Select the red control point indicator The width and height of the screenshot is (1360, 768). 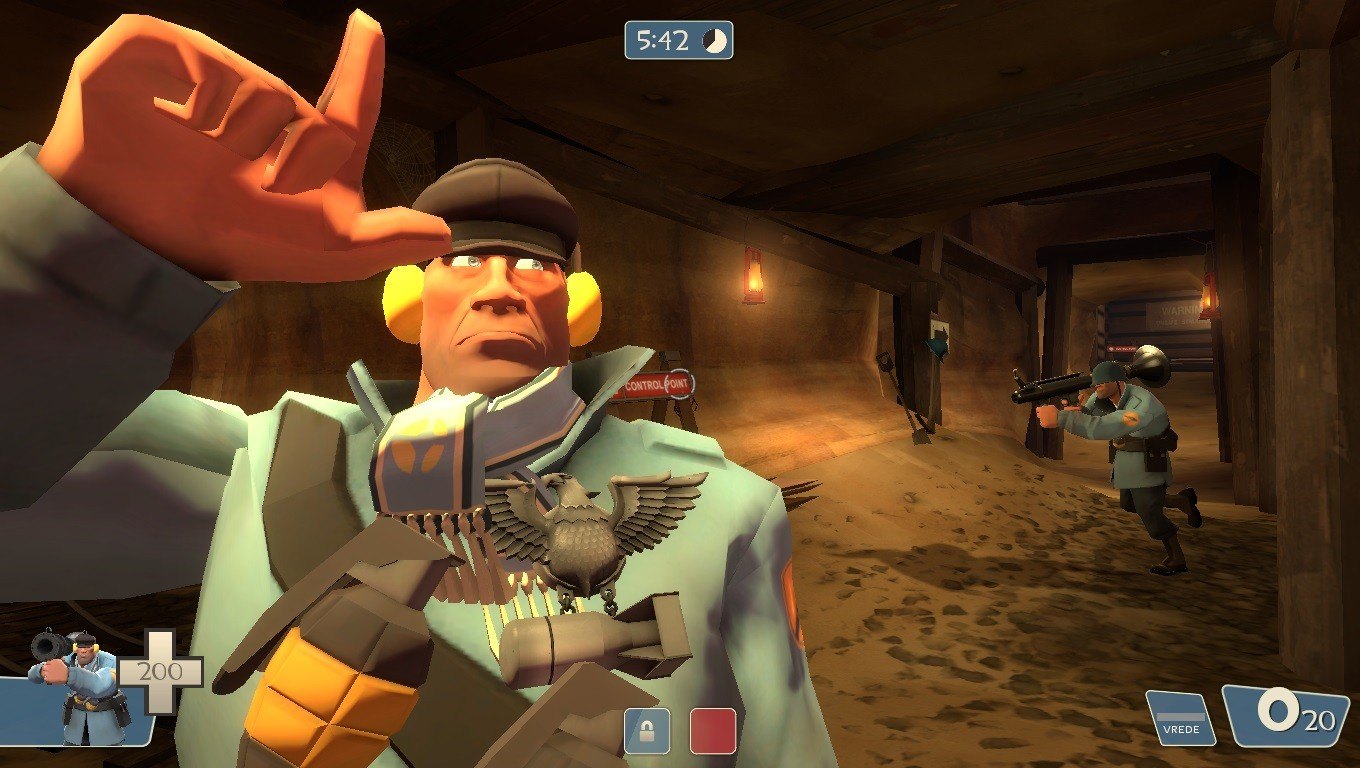713,731
